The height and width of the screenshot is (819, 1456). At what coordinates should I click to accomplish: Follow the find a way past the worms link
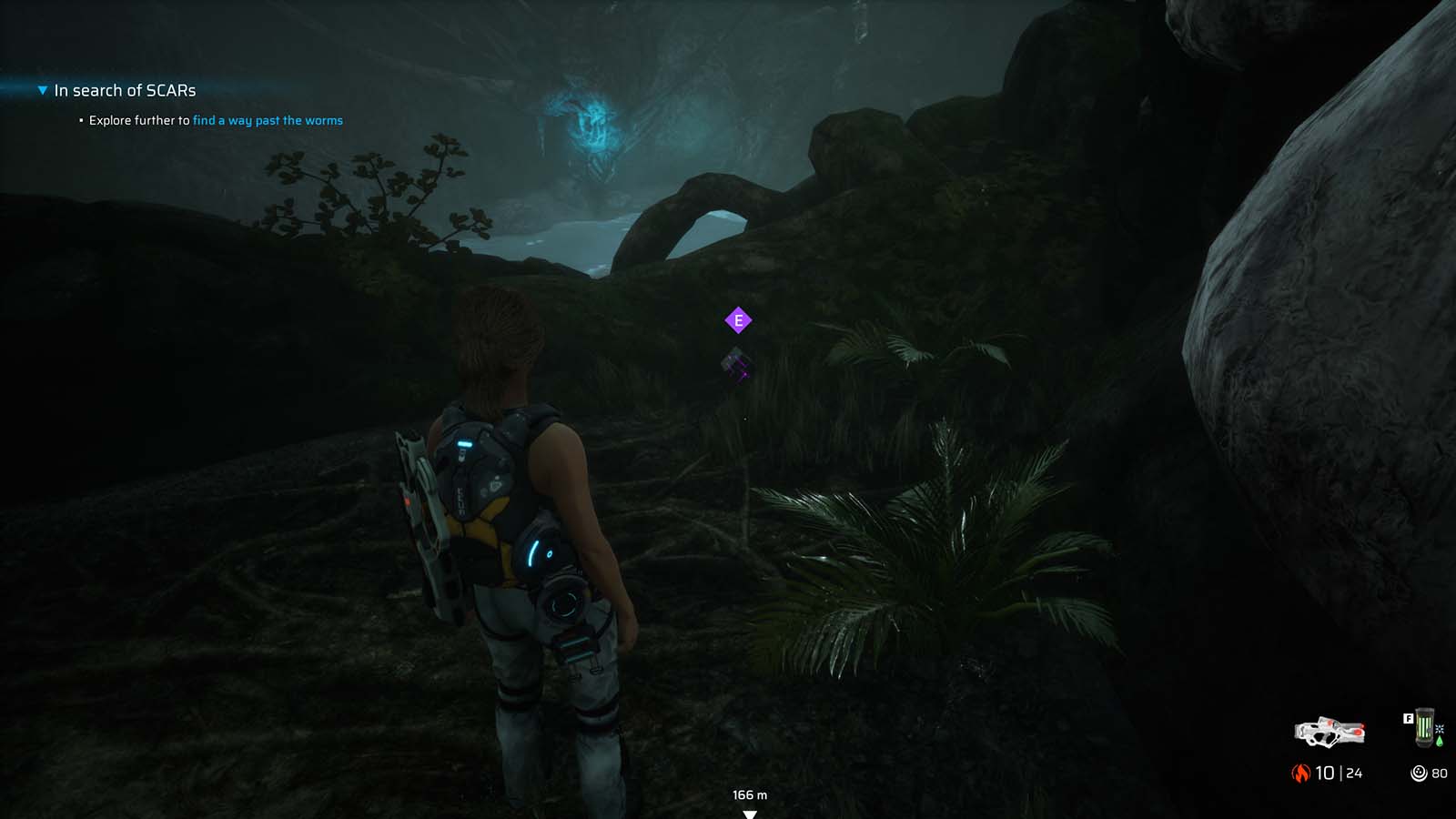point(268,119)
